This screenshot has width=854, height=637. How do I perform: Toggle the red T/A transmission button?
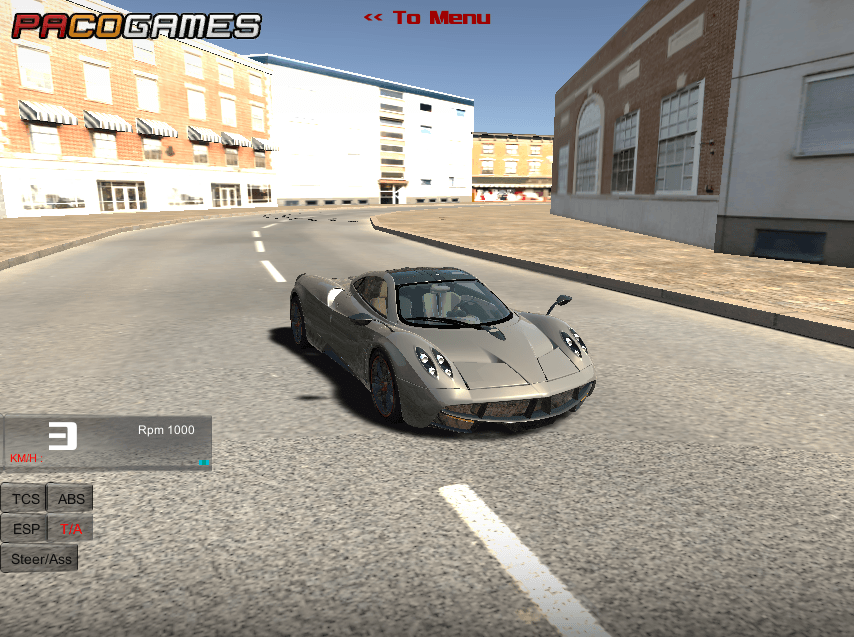coord(71,529)
